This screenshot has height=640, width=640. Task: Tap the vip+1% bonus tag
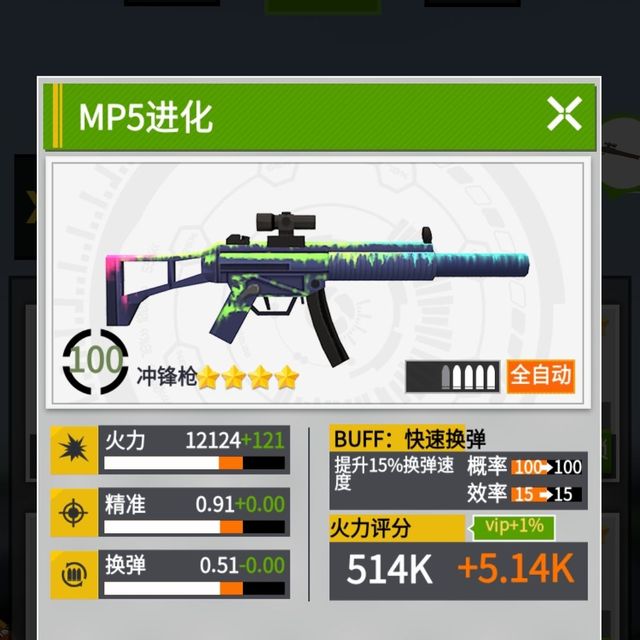(513, 527)
